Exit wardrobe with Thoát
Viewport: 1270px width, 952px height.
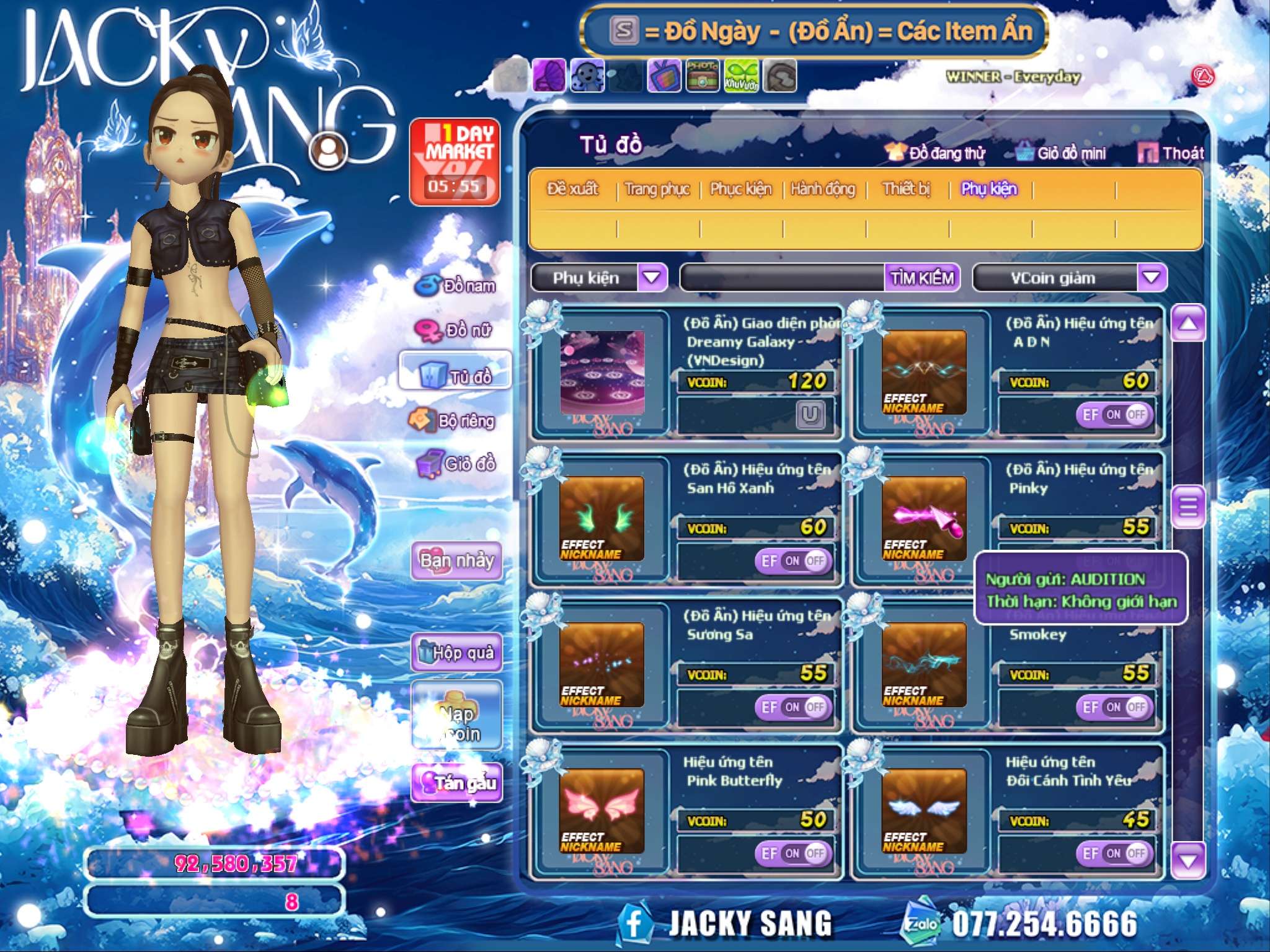point(1171,153)
